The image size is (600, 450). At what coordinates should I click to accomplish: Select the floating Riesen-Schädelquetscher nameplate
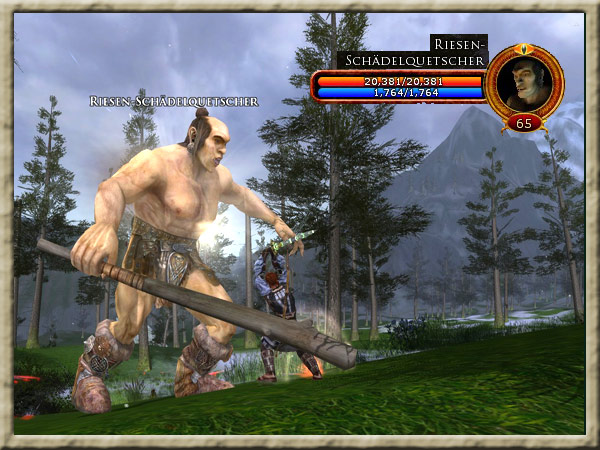(174, 101)
